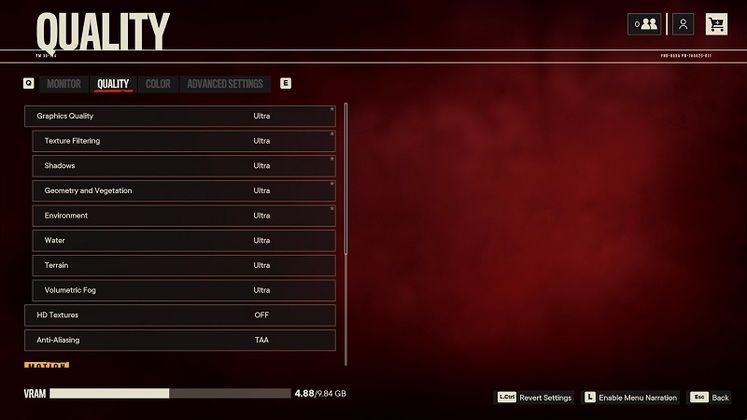Show the friends list counter

(x=644, y=24)
